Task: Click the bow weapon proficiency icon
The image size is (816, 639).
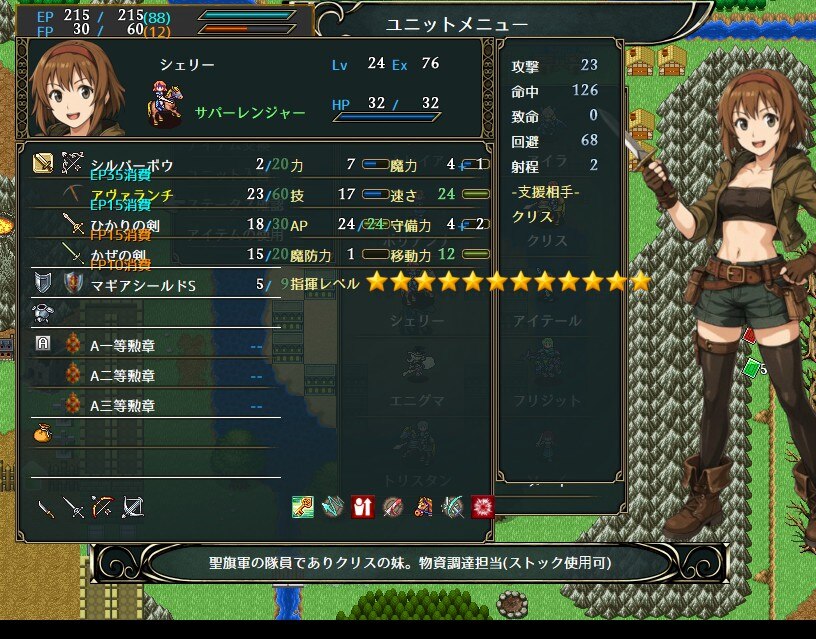Action: (x=103, y=507)
